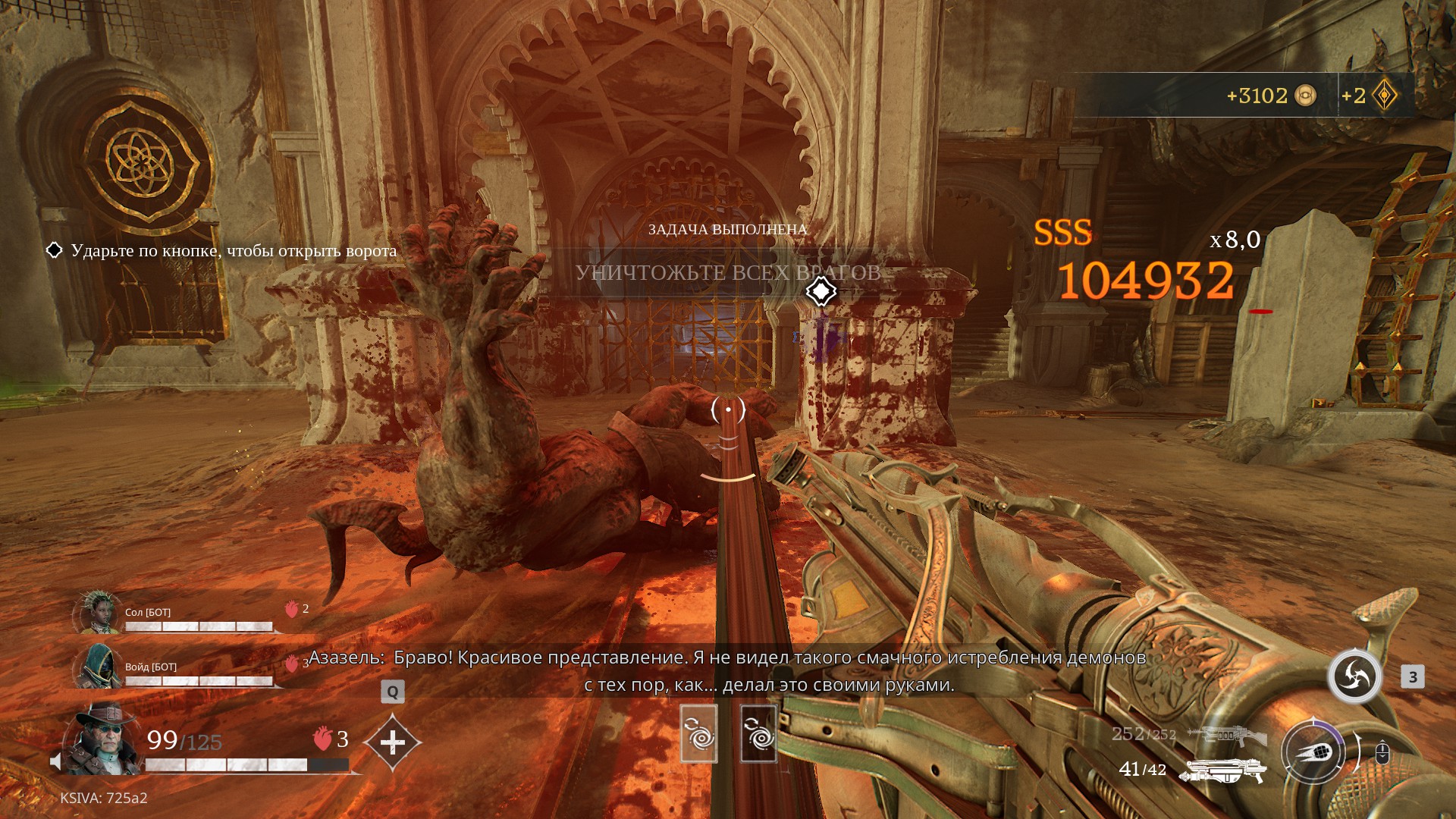Activate the round swirl ability icon
The image size is (1456, 819).
[x=1354, y=676]
